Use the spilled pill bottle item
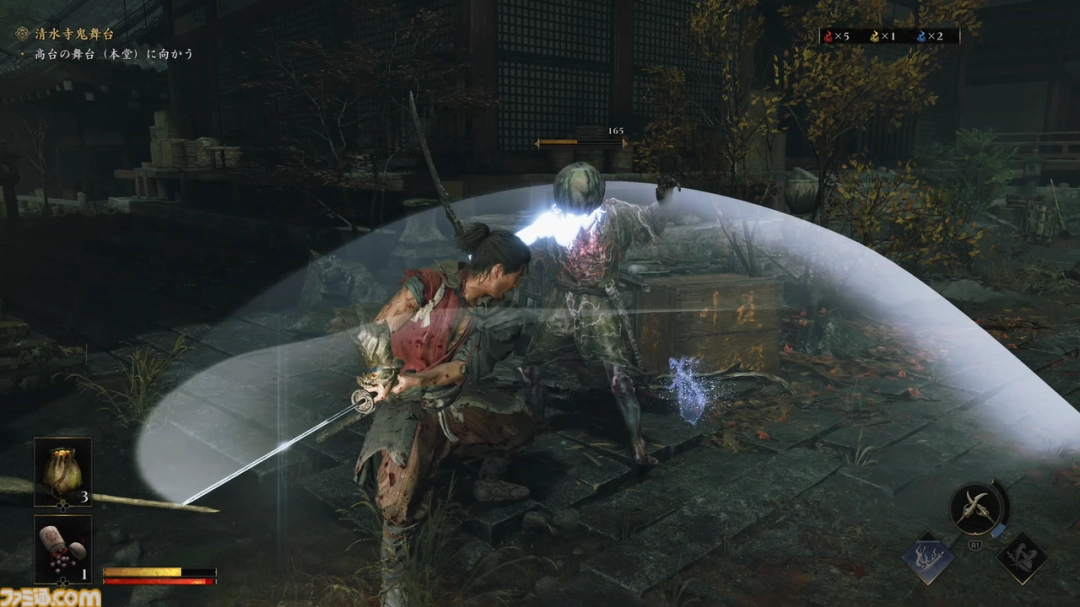 (63, 549)
